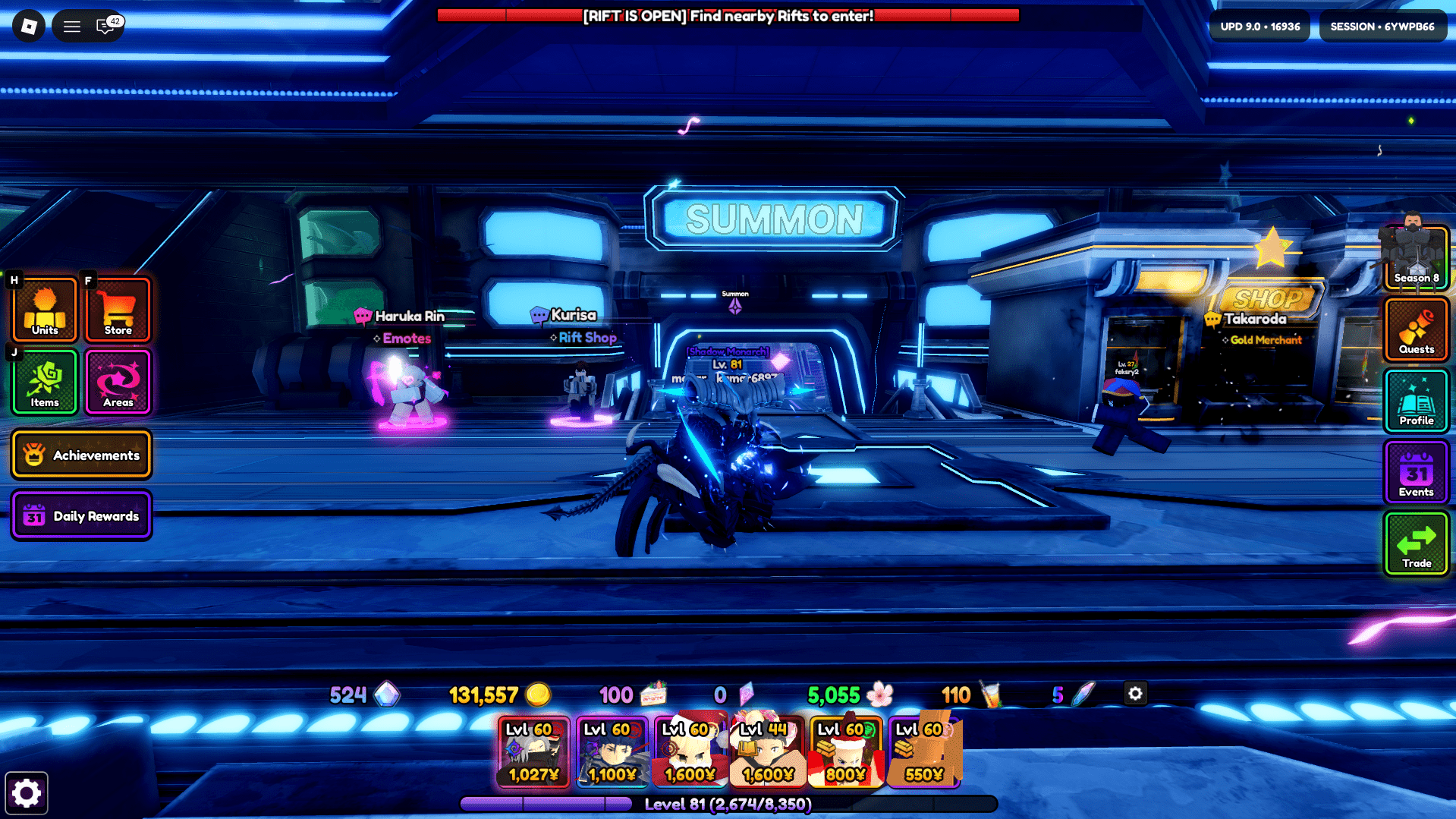The image size is (1456, 819).
Task: Open the Events calendar
Action: (1416, 471)
